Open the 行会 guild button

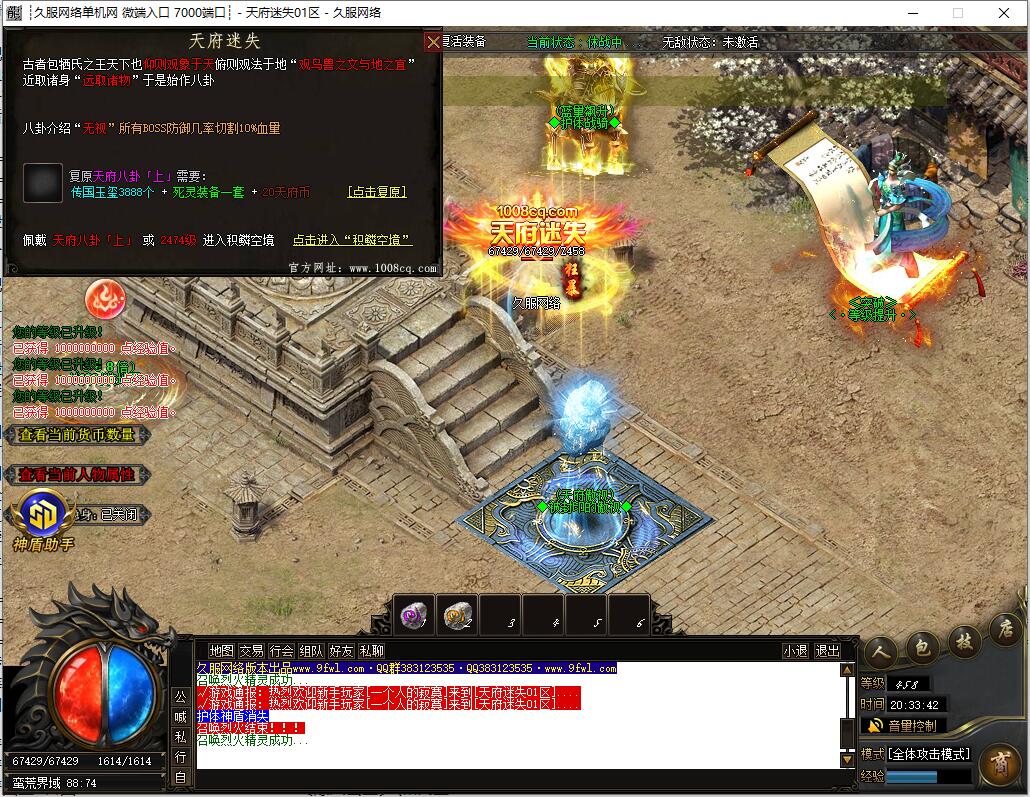click(281, 651)
